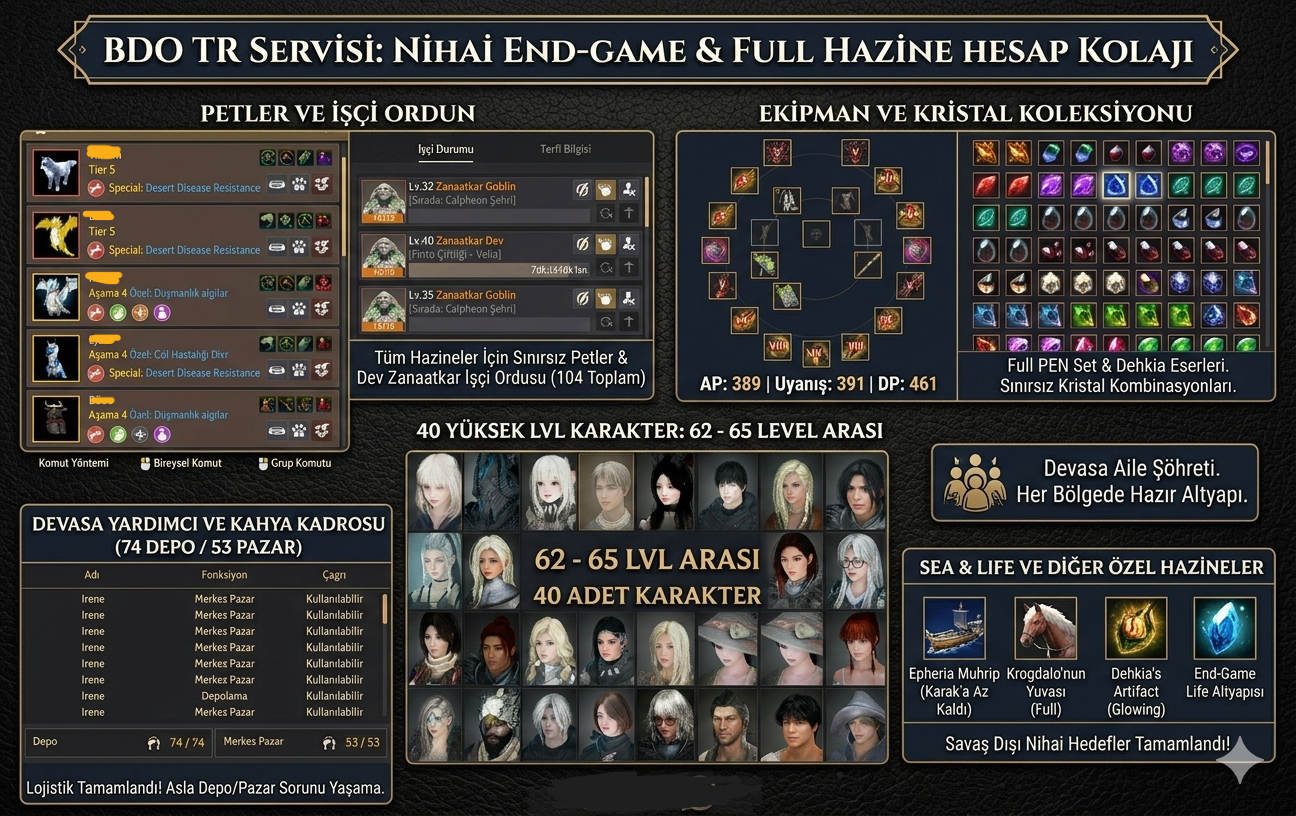Viewport: 1296px width, 816px height.
Task: Fire the Lv.32 Zanaatkar Goblin worker
Action: [x=628, y=190]
